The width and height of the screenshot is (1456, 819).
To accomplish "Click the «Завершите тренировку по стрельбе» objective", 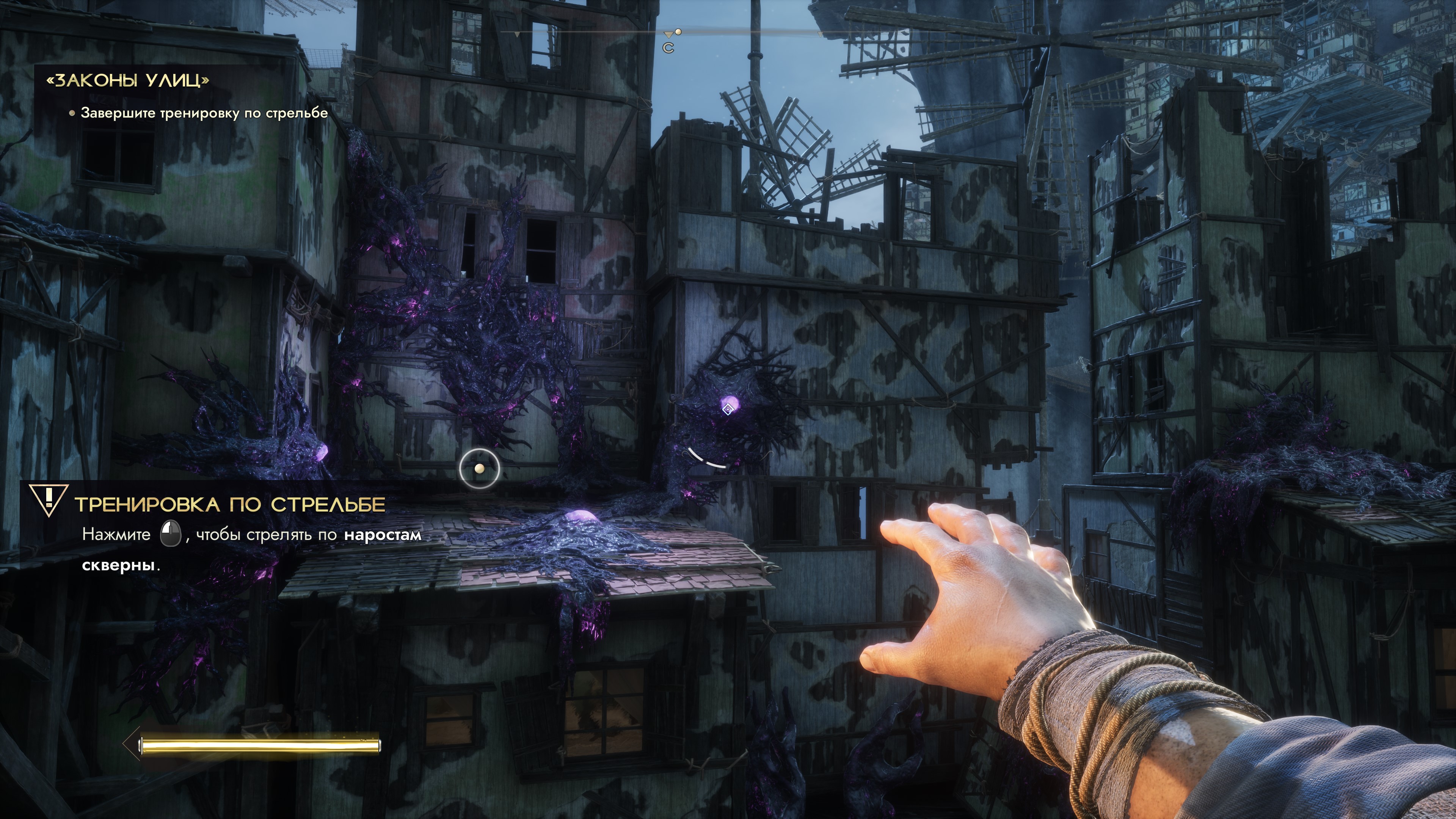I will tap(204, 113).
